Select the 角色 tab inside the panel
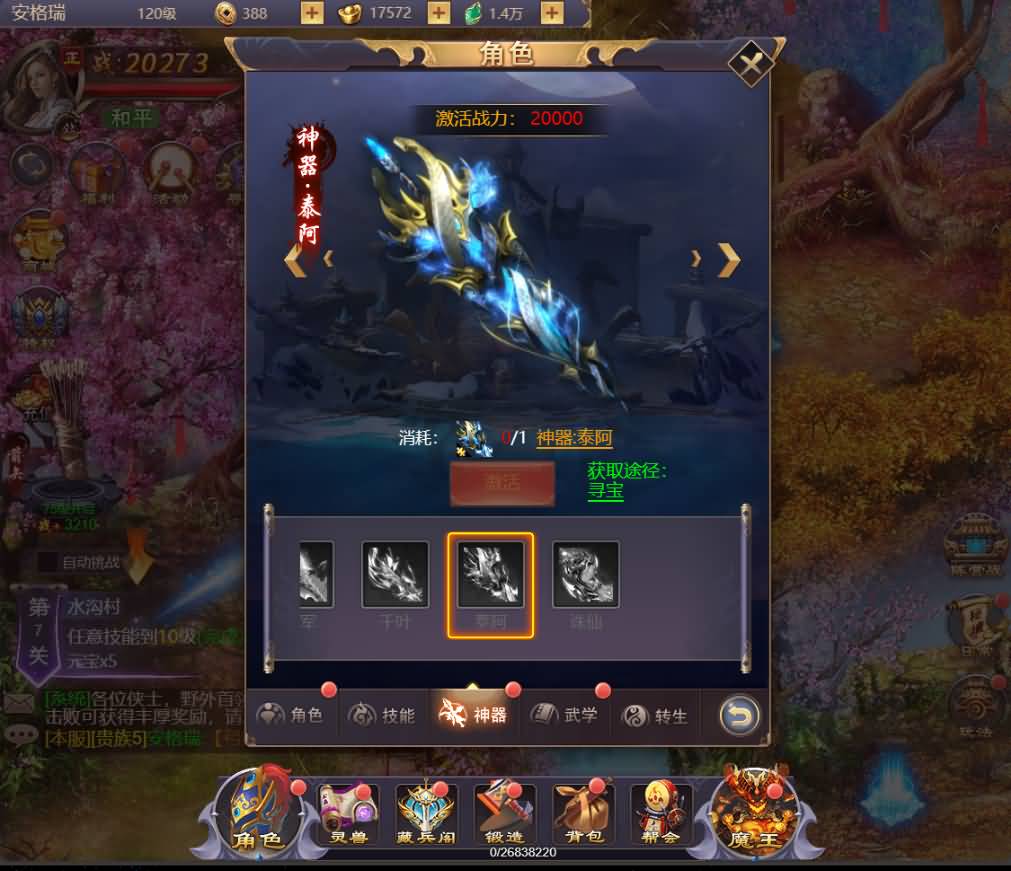Viewport: 1011px width, 871px height. coord(292,715)
